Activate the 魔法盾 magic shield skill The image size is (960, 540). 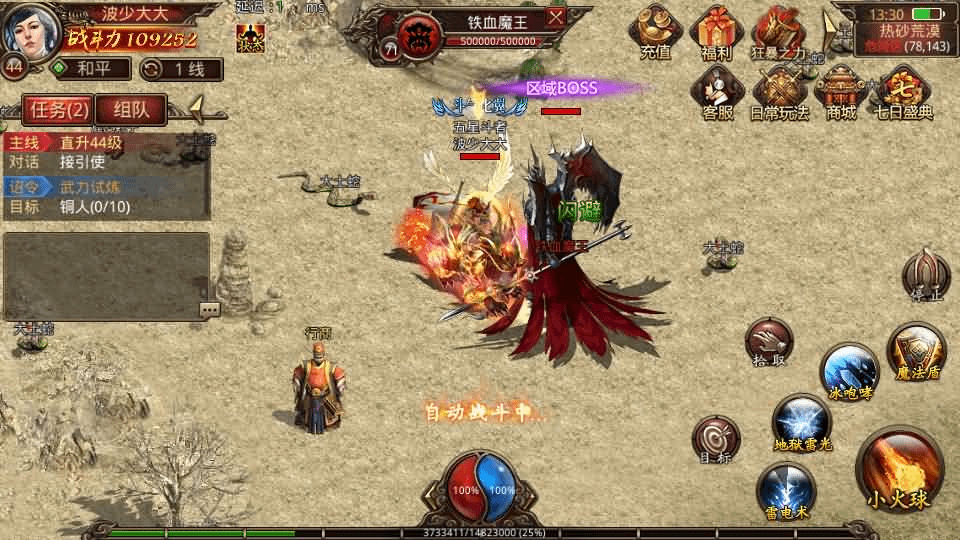916,350
